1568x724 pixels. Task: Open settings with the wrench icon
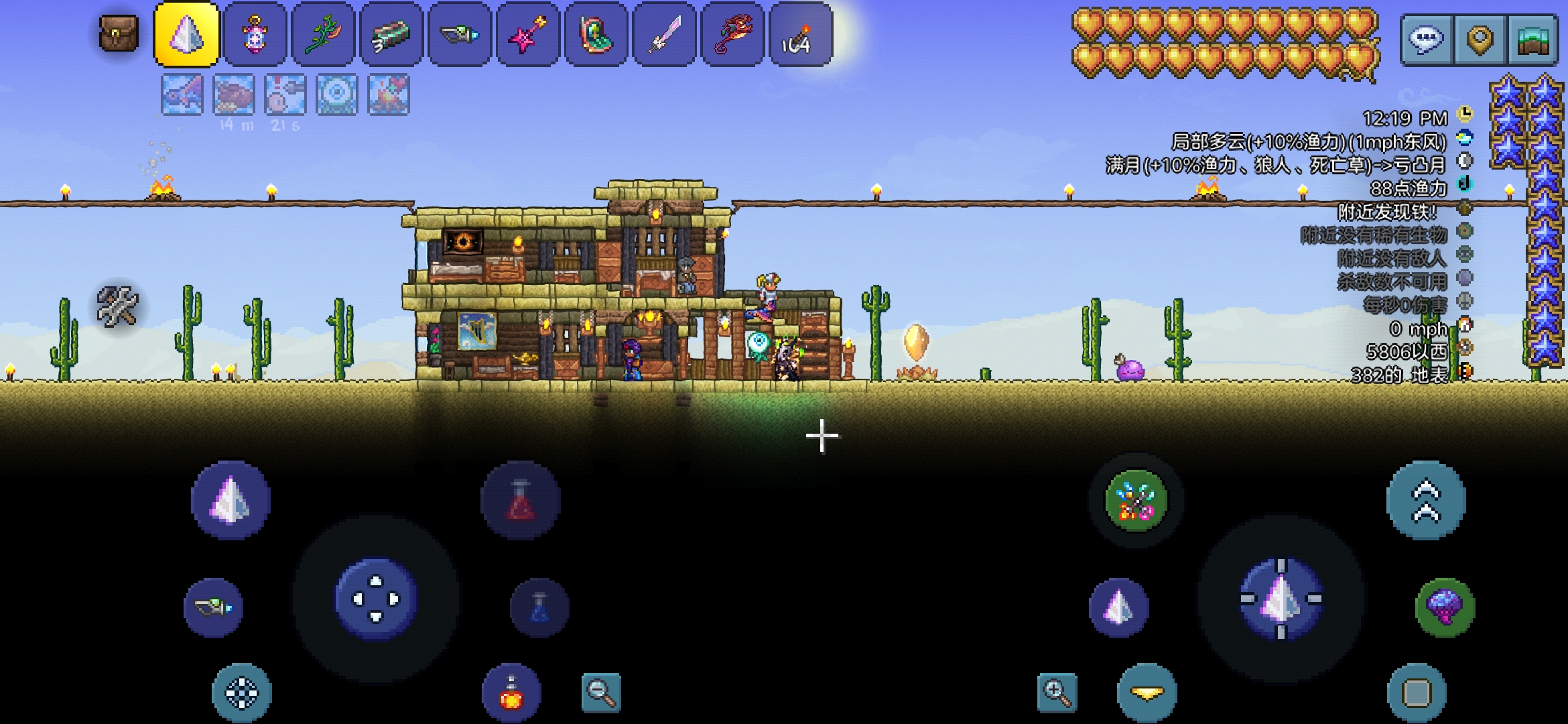coord(117,306)
